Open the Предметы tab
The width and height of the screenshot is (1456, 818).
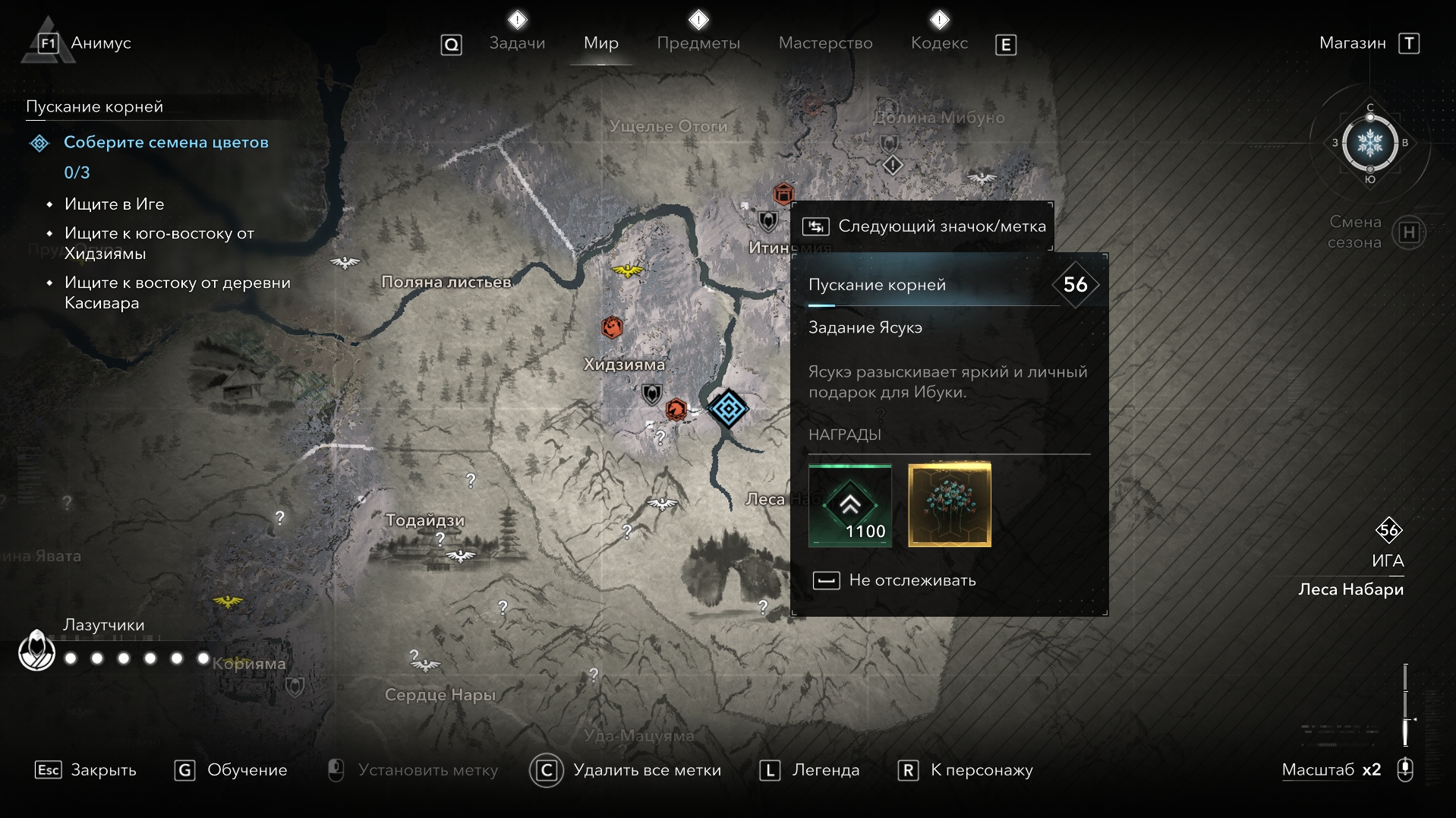pyautogui.click(x=698, y=43)
